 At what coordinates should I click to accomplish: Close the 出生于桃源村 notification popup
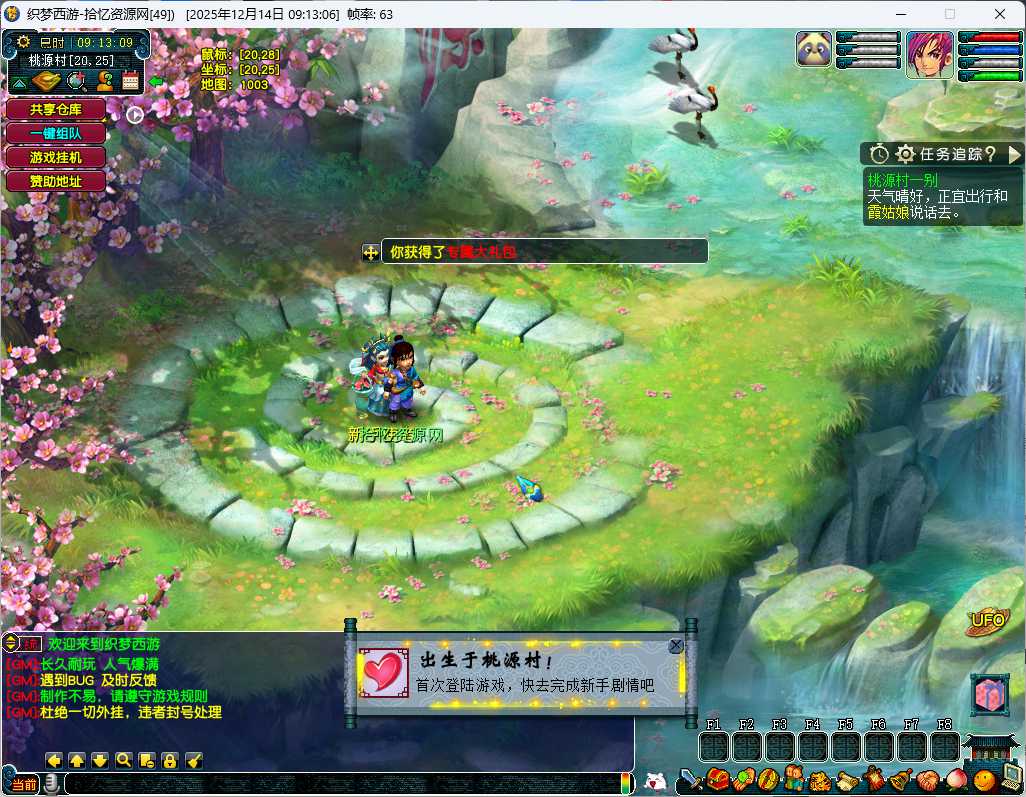676,646
